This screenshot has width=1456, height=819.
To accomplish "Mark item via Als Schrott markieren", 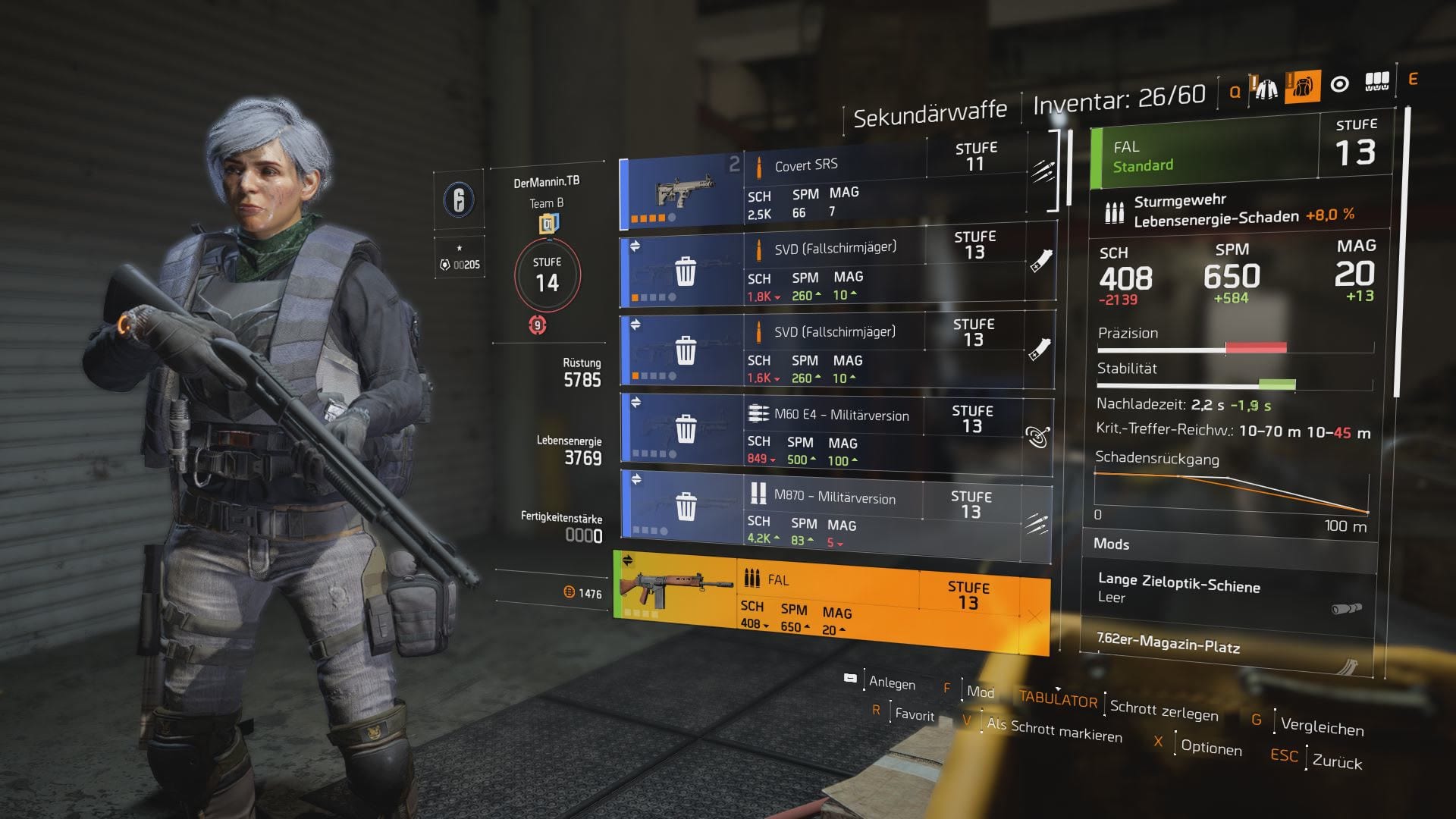I will (x=1054, y=730).
